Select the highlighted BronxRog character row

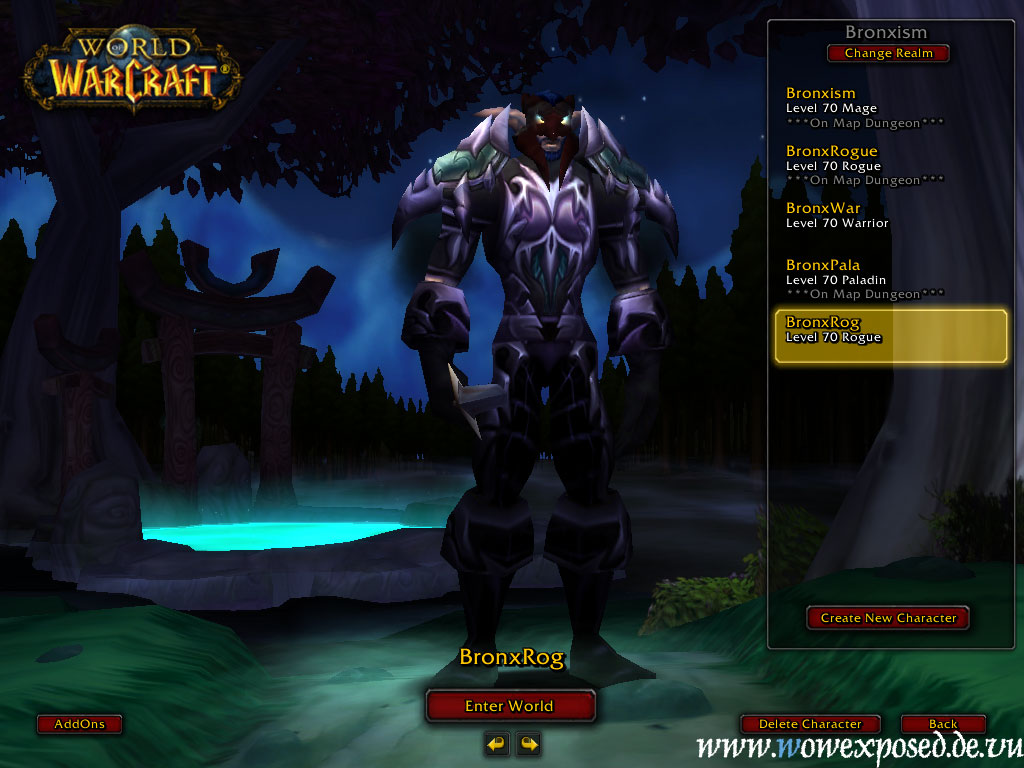point(891,336)
